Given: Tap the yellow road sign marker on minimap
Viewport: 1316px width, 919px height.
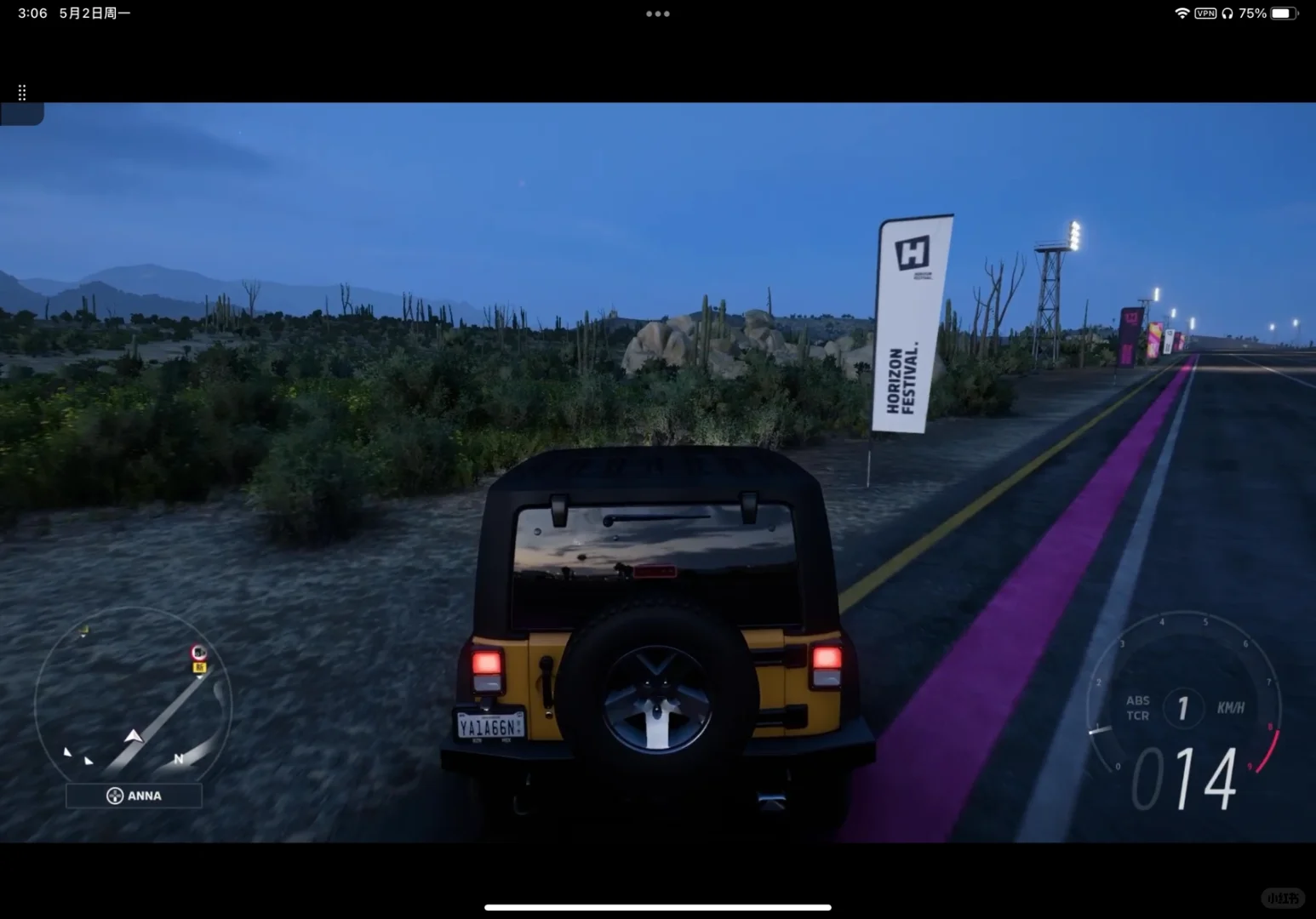Looking at the screenshot, I should (x=199, y=668).
